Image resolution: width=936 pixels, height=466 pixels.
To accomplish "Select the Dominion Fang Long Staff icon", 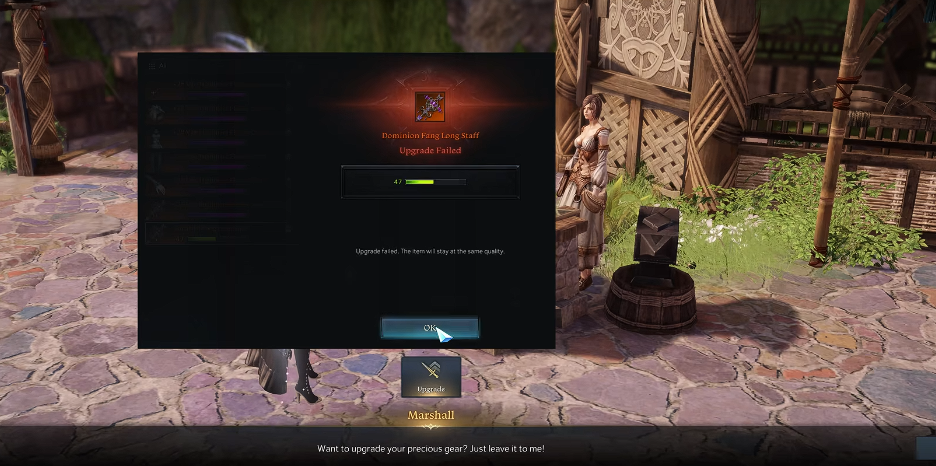I will 430,106.
